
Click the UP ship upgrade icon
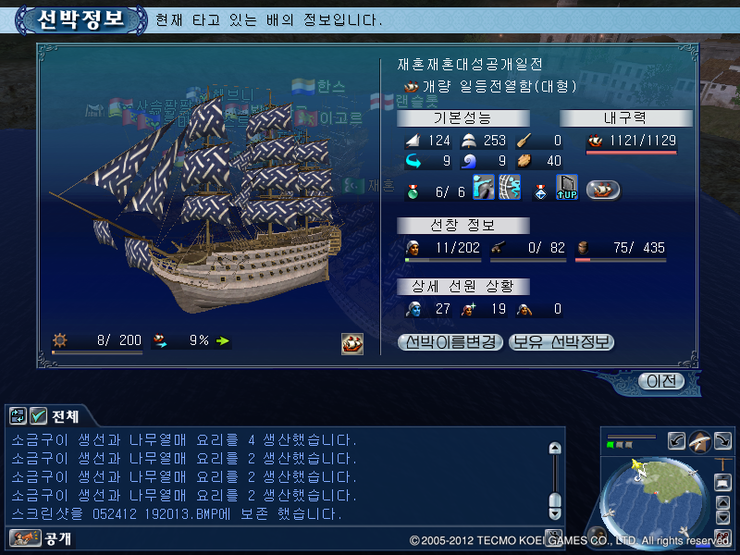[x=567, y=187]
